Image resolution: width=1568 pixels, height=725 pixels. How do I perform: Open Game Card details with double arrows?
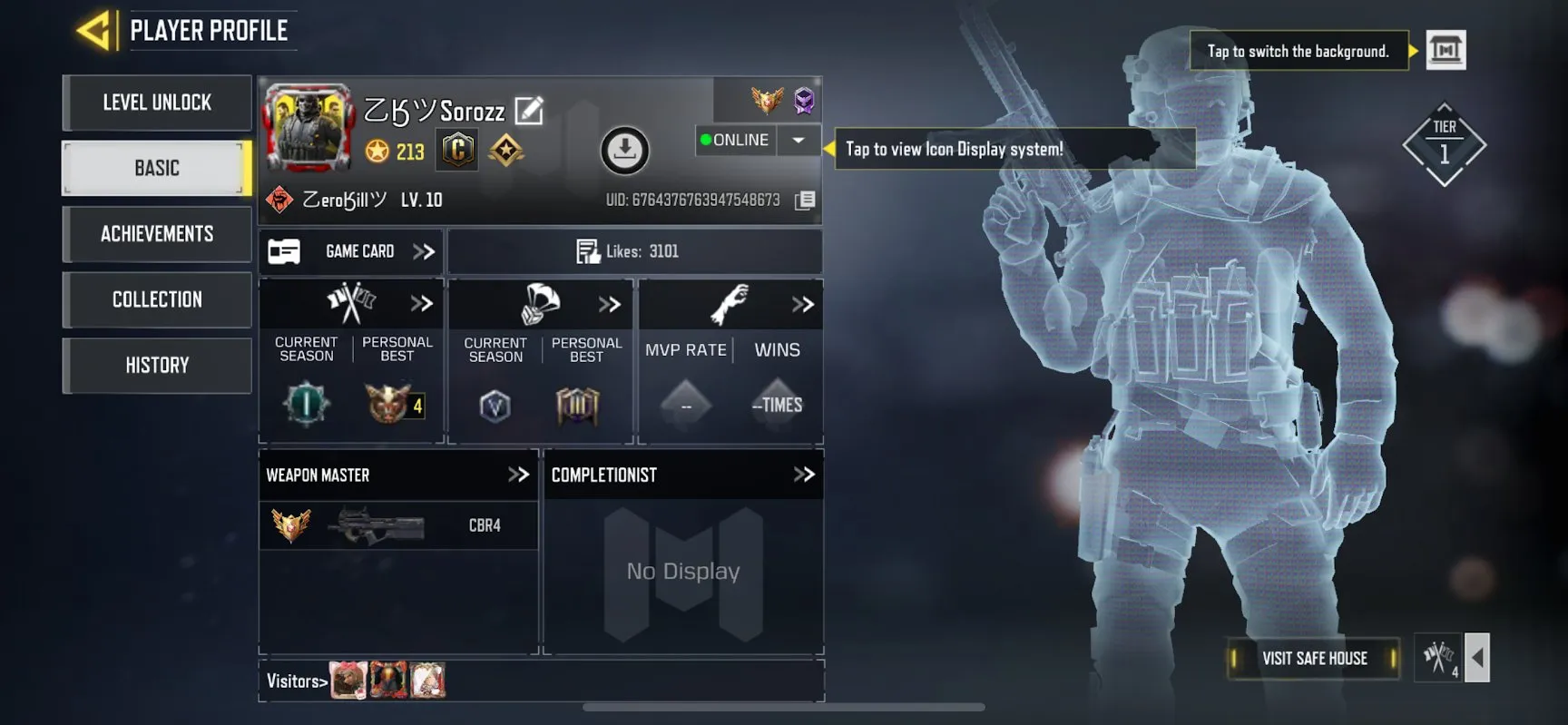pyautogui.click(x=423, y=251)
